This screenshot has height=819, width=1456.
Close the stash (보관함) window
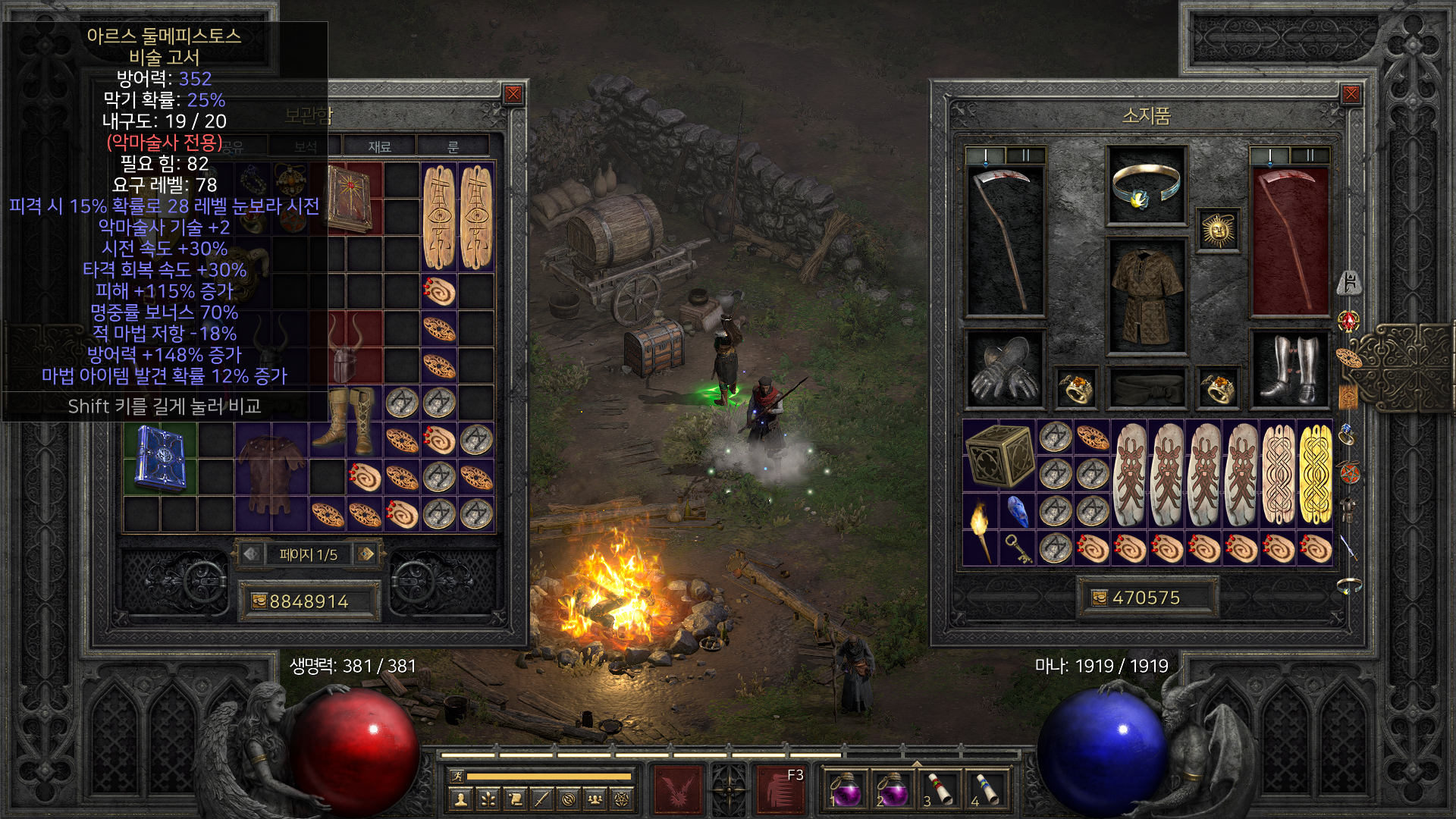513,94
